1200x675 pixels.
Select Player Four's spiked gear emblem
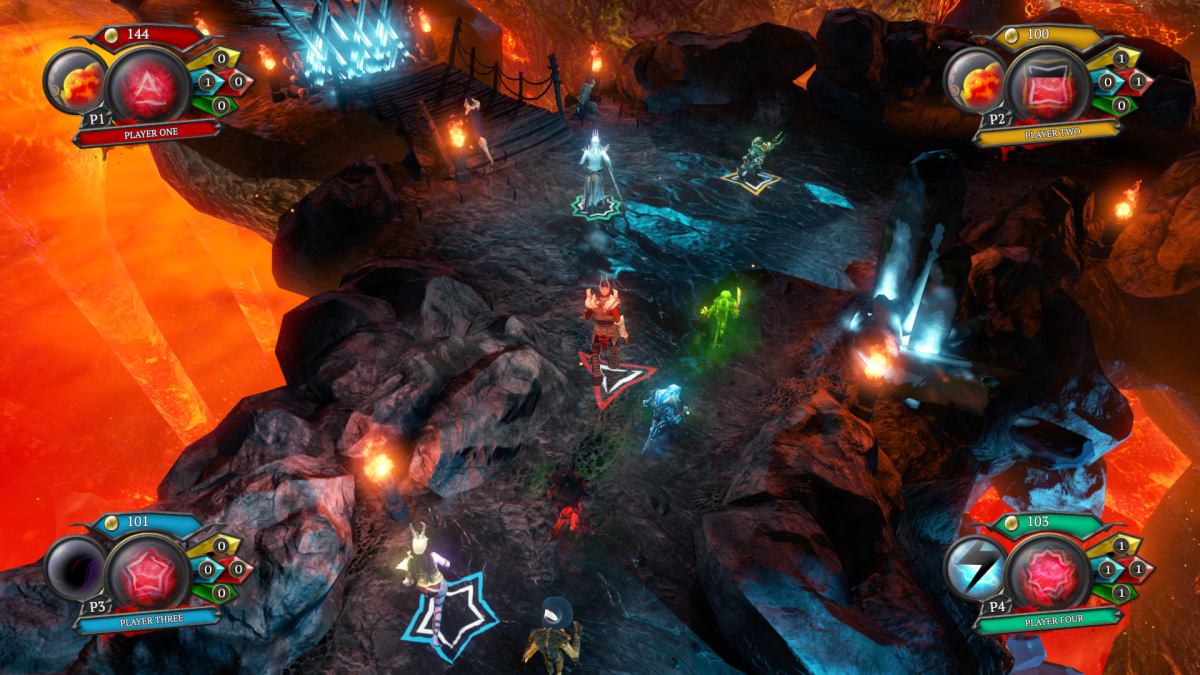(1047, 570)
